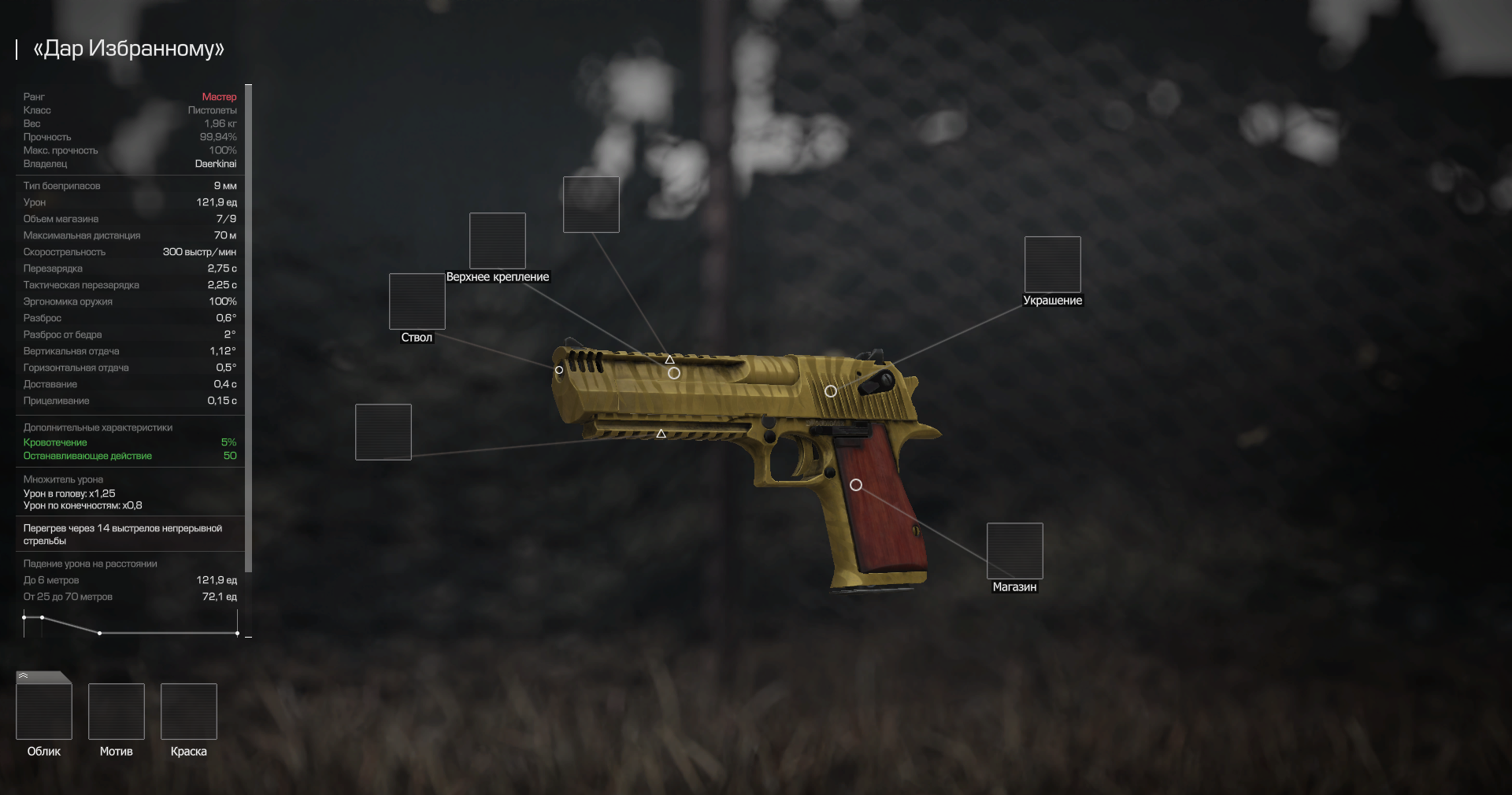The width and height of the screenshot is (1512, 795).
Task: Open the Облик skin slot
Action: tap(44, 711)
